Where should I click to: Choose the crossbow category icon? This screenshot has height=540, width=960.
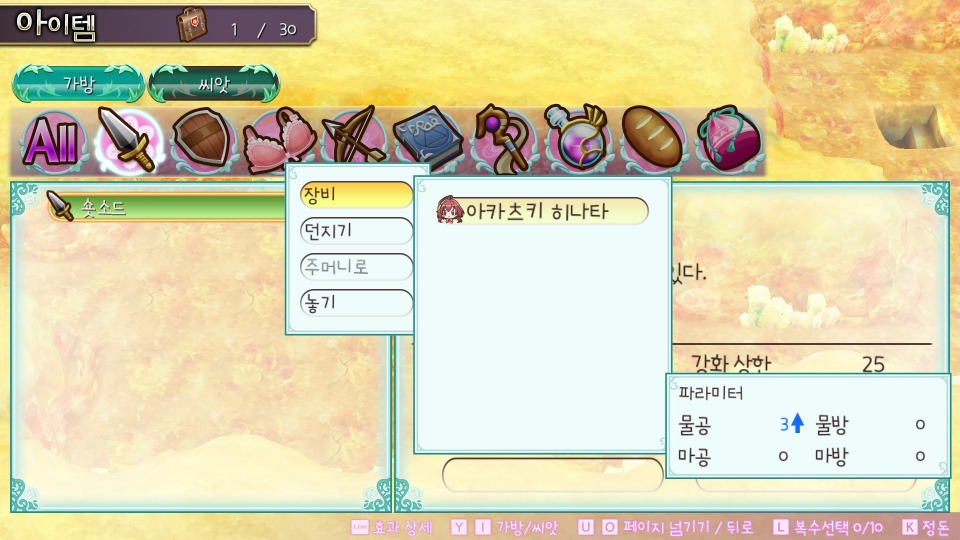point(351,140)
